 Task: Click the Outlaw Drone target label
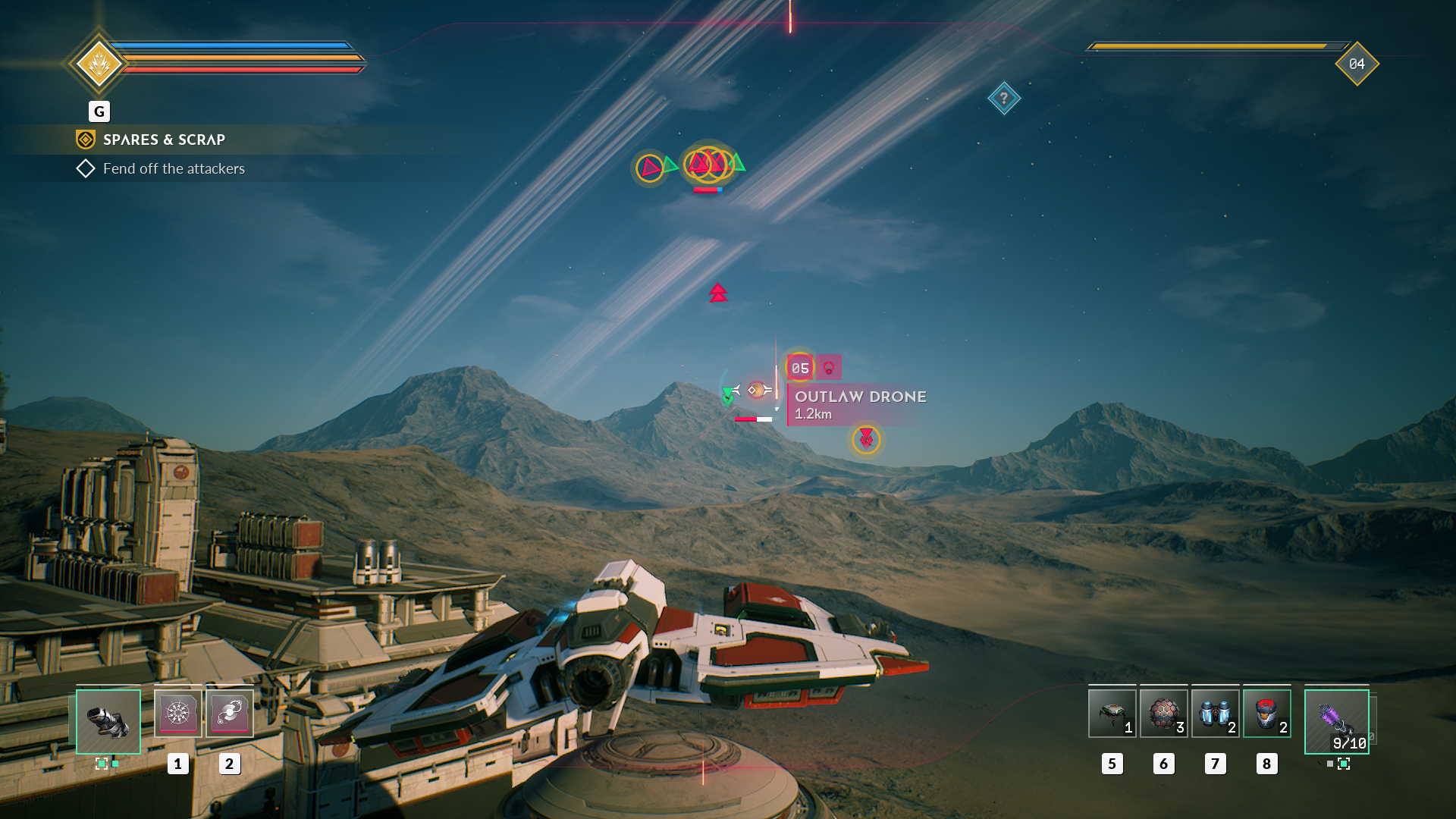coord(860,397)
